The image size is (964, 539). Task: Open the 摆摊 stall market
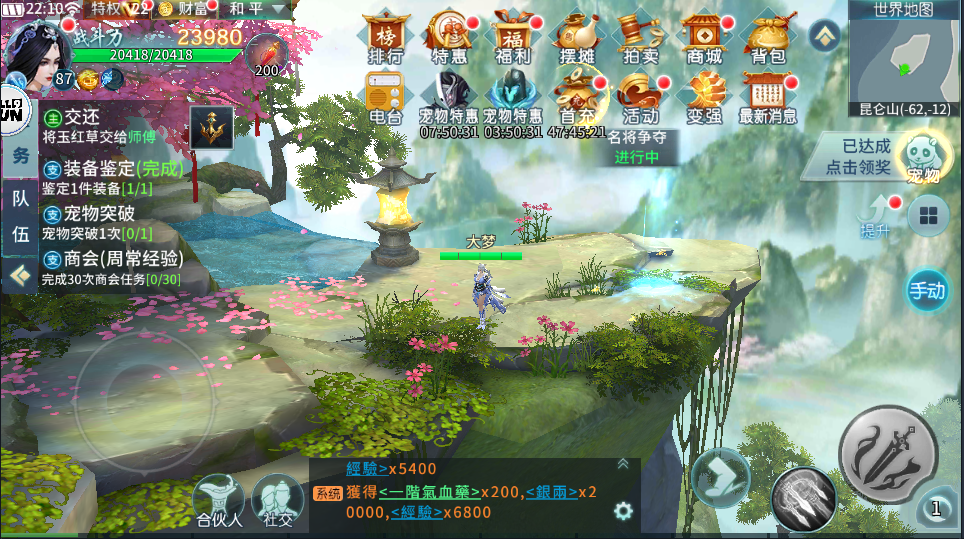pos(576,38)
